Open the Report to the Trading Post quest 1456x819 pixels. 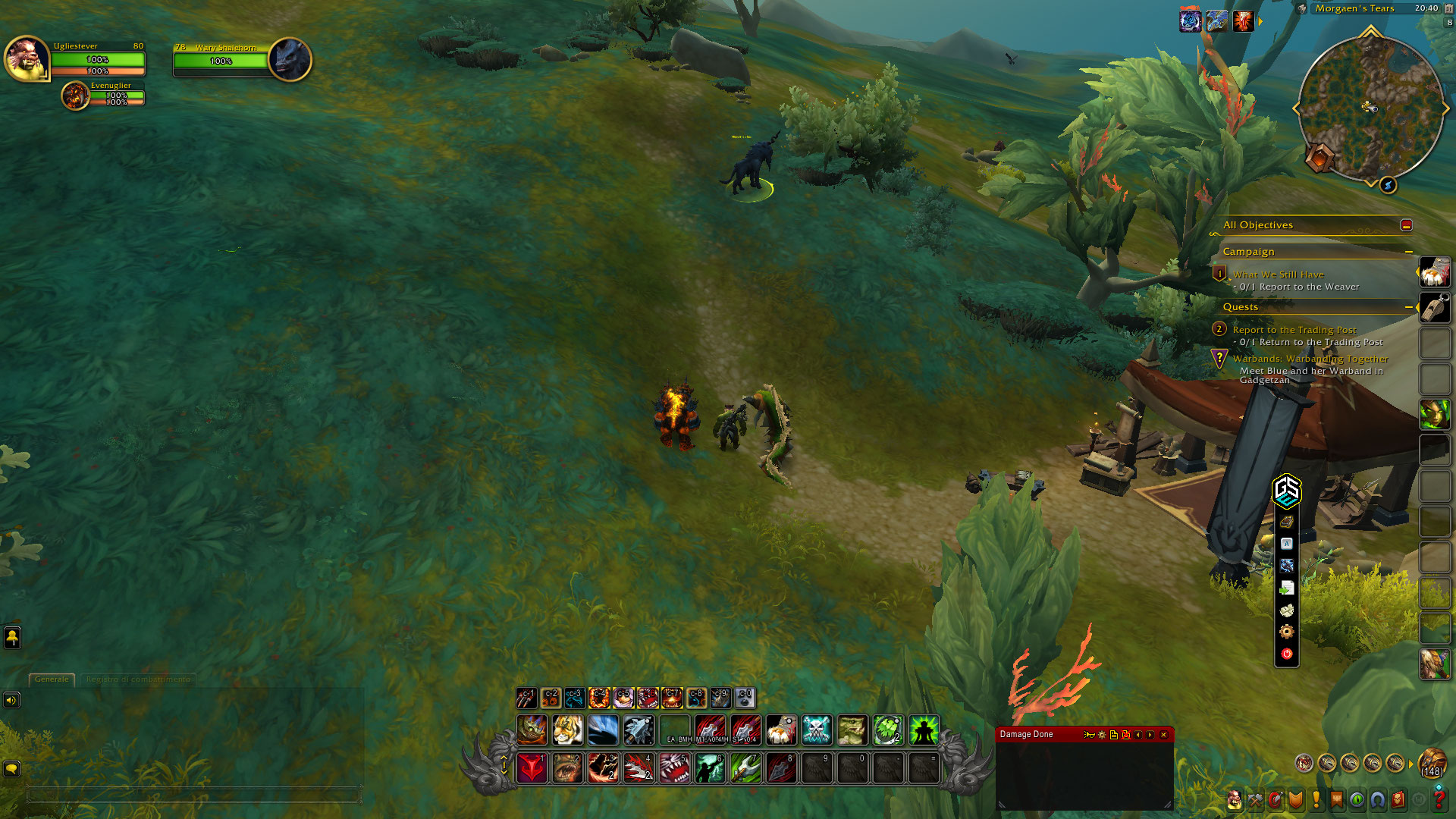click(x=1294, y=330)
